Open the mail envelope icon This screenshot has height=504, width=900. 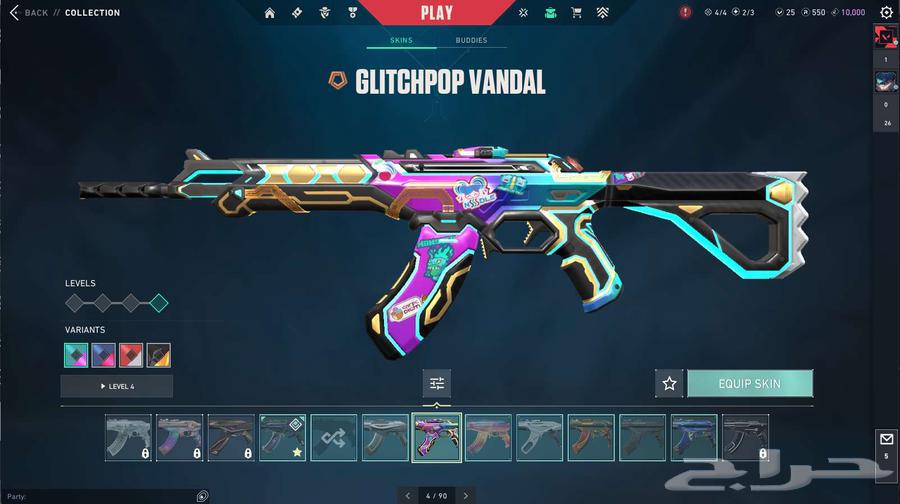tap(885, 439)
